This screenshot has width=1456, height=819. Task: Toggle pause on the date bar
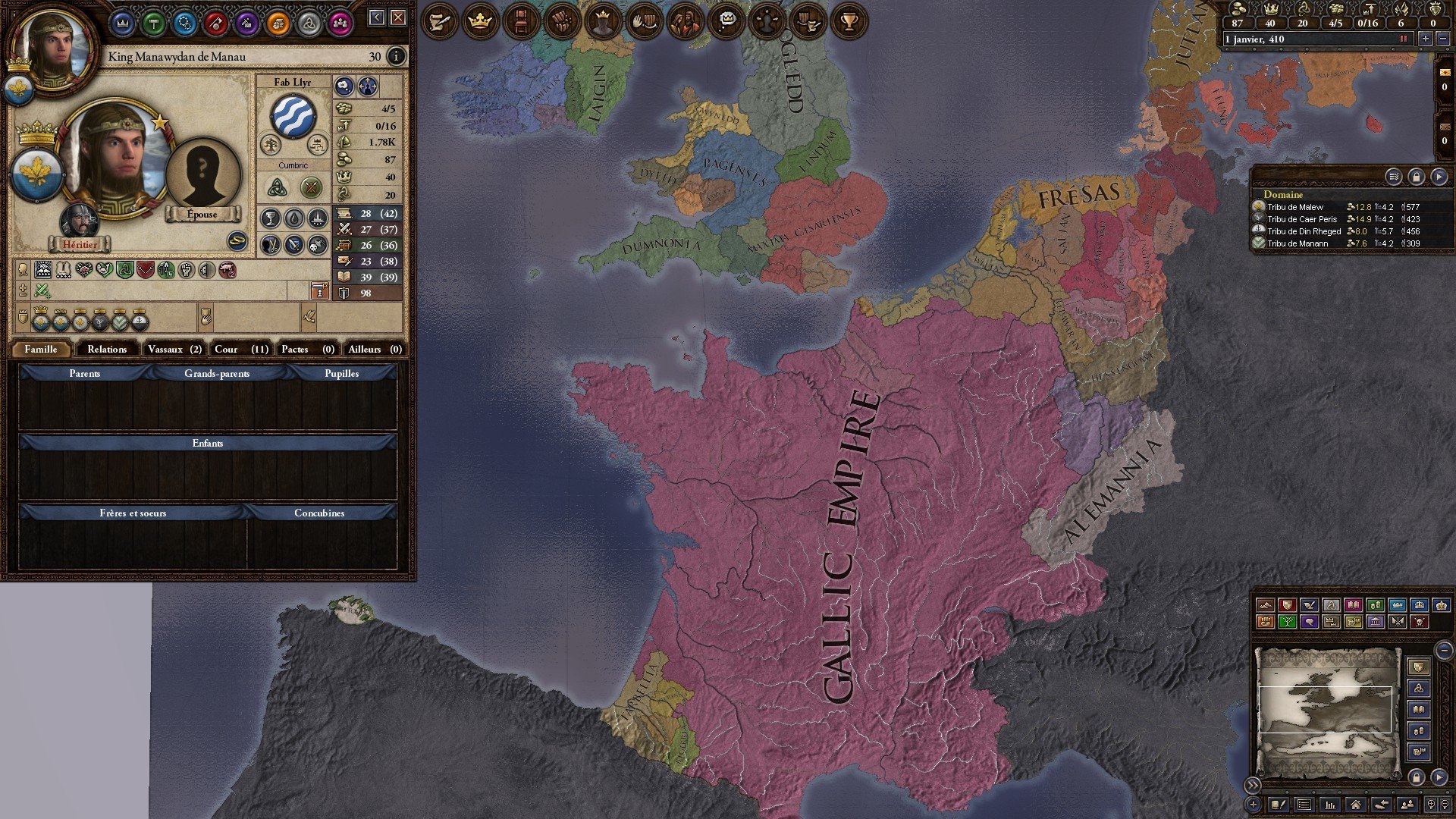tap(1403, 39)
